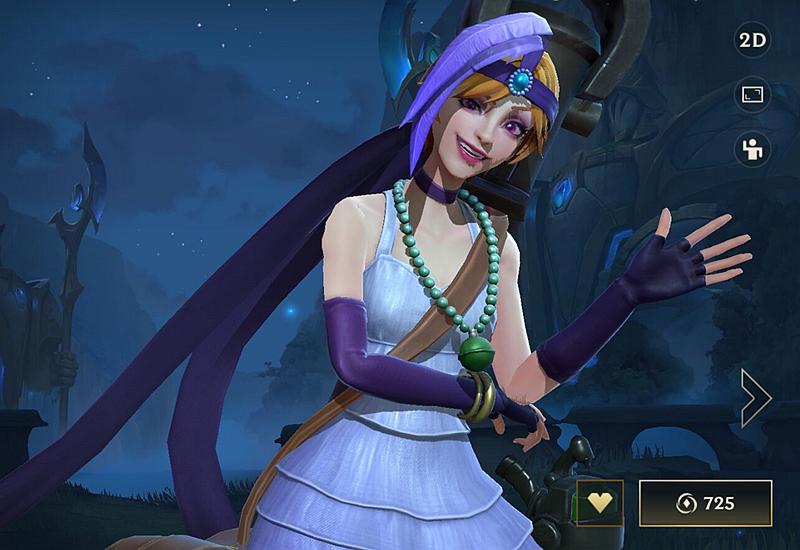The width and height of the screenshot is (800, 550).
Task: Toggle the fullscreen view icon
Action: tap(751, 95)
